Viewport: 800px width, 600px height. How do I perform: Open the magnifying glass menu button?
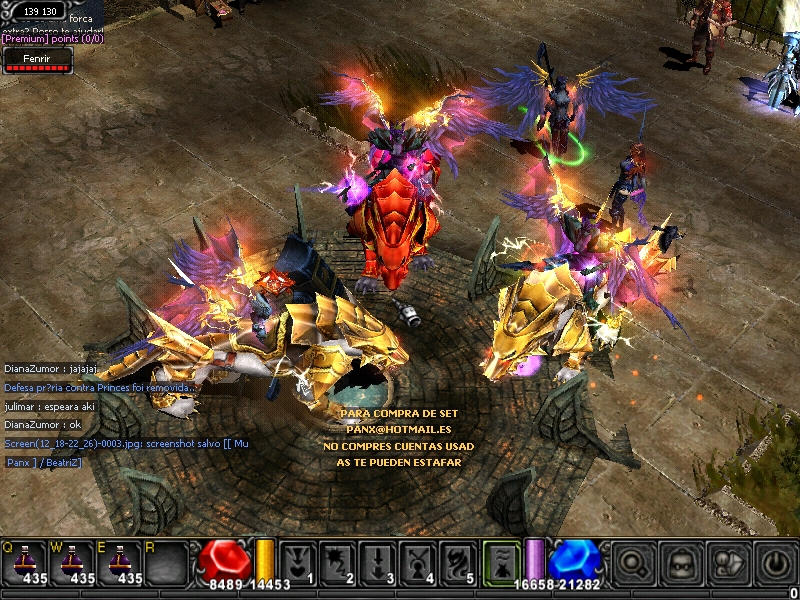[x=633, y=564]
